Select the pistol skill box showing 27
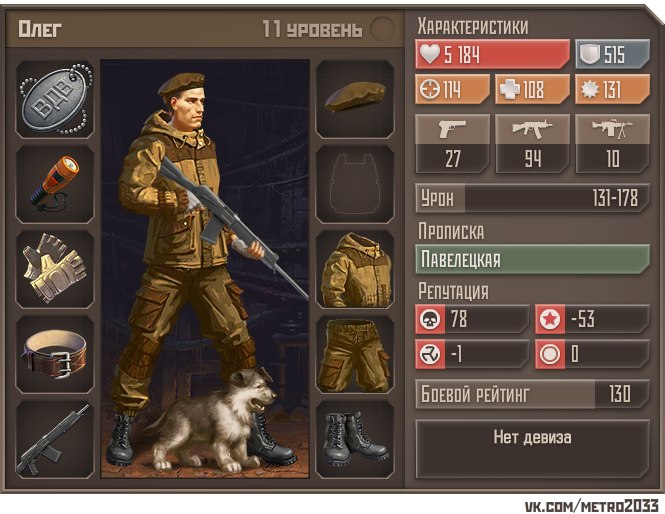665x514 pixels. click(x=453, y=144)
